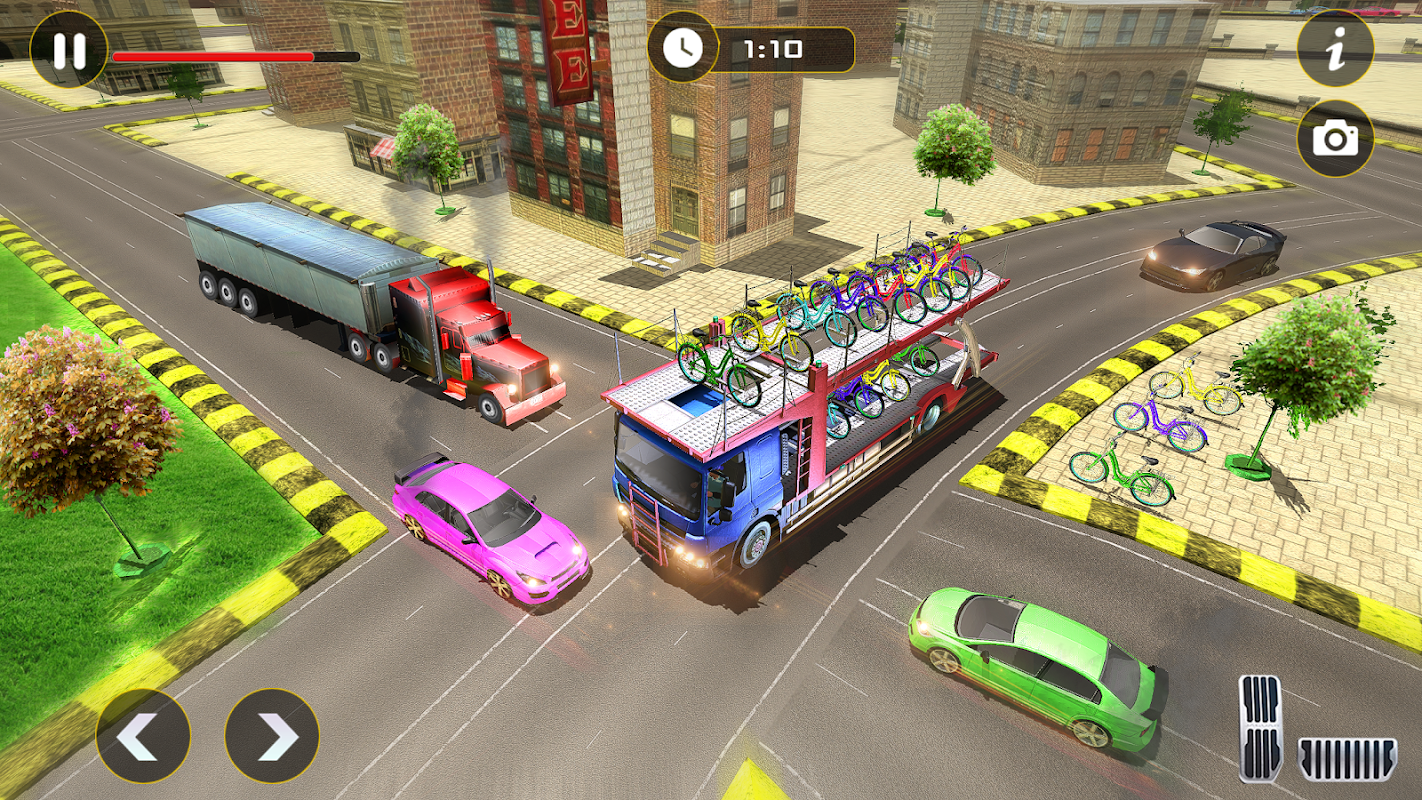This screenshot has height=800, width=1422.
Task: Apply the wide brake pedal
Action: (1346, 759)
